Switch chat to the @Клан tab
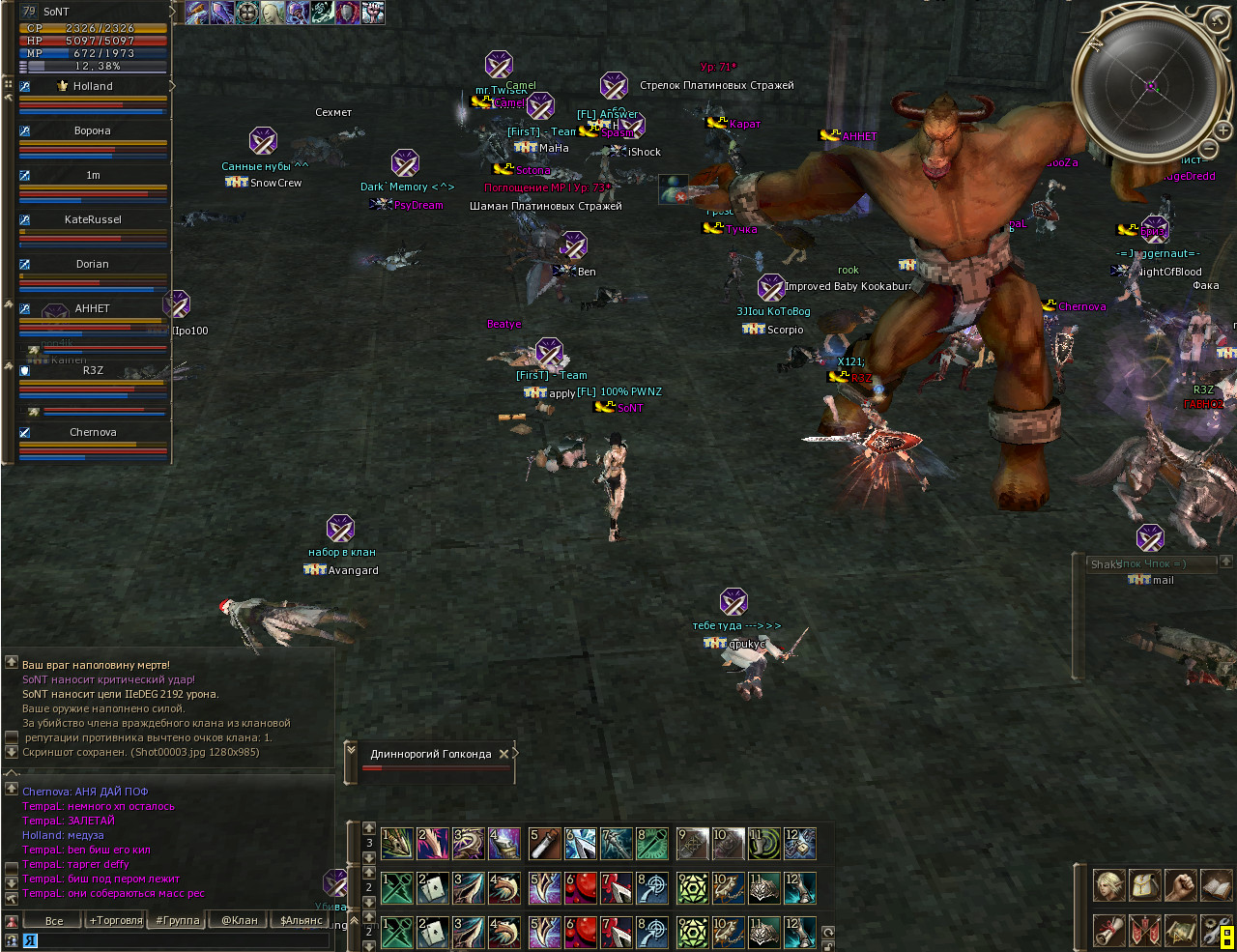This screenshot has width=1237, height=952. pyautogui.click(x=240, y=920)
